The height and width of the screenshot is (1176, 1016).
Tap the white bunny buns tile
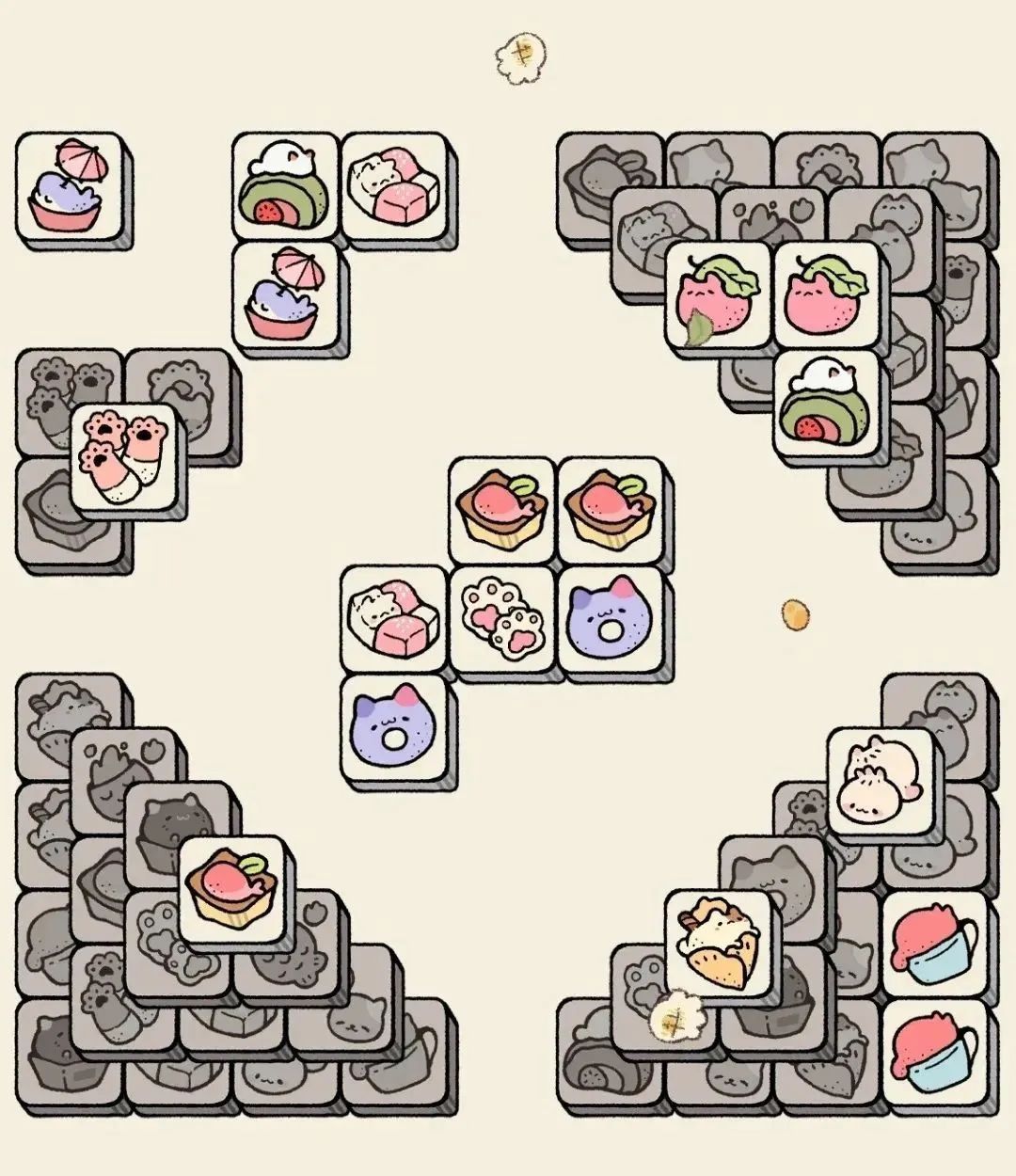881,779
